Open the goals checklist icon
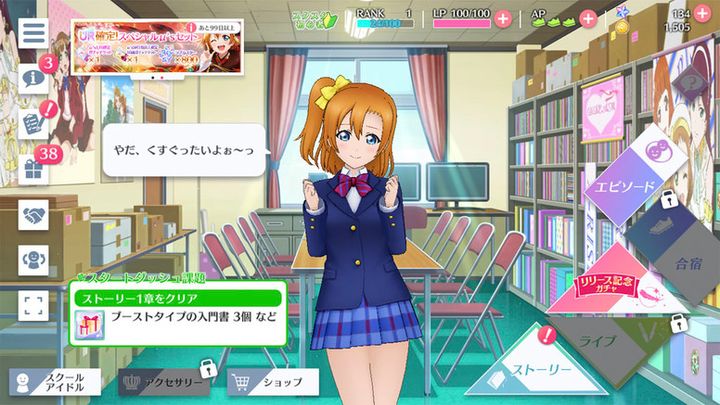This screenshot has height=405, width=720. (x=33, y=123)
